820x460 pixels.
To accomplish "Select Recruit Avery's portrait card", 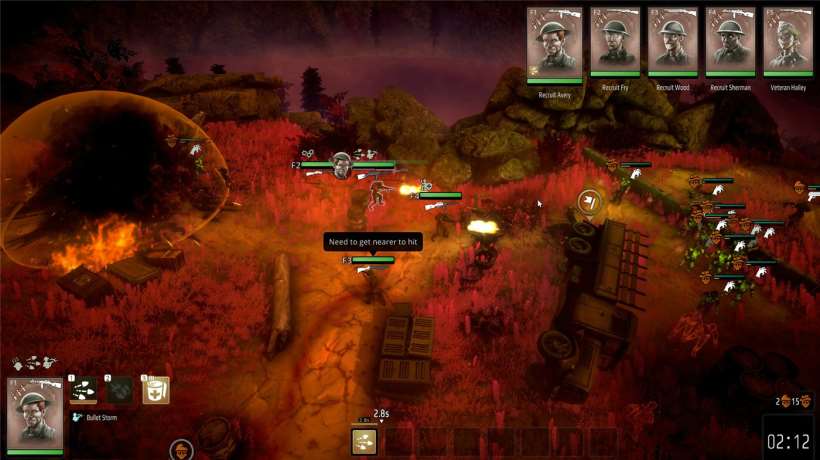I will click(555, 43).
